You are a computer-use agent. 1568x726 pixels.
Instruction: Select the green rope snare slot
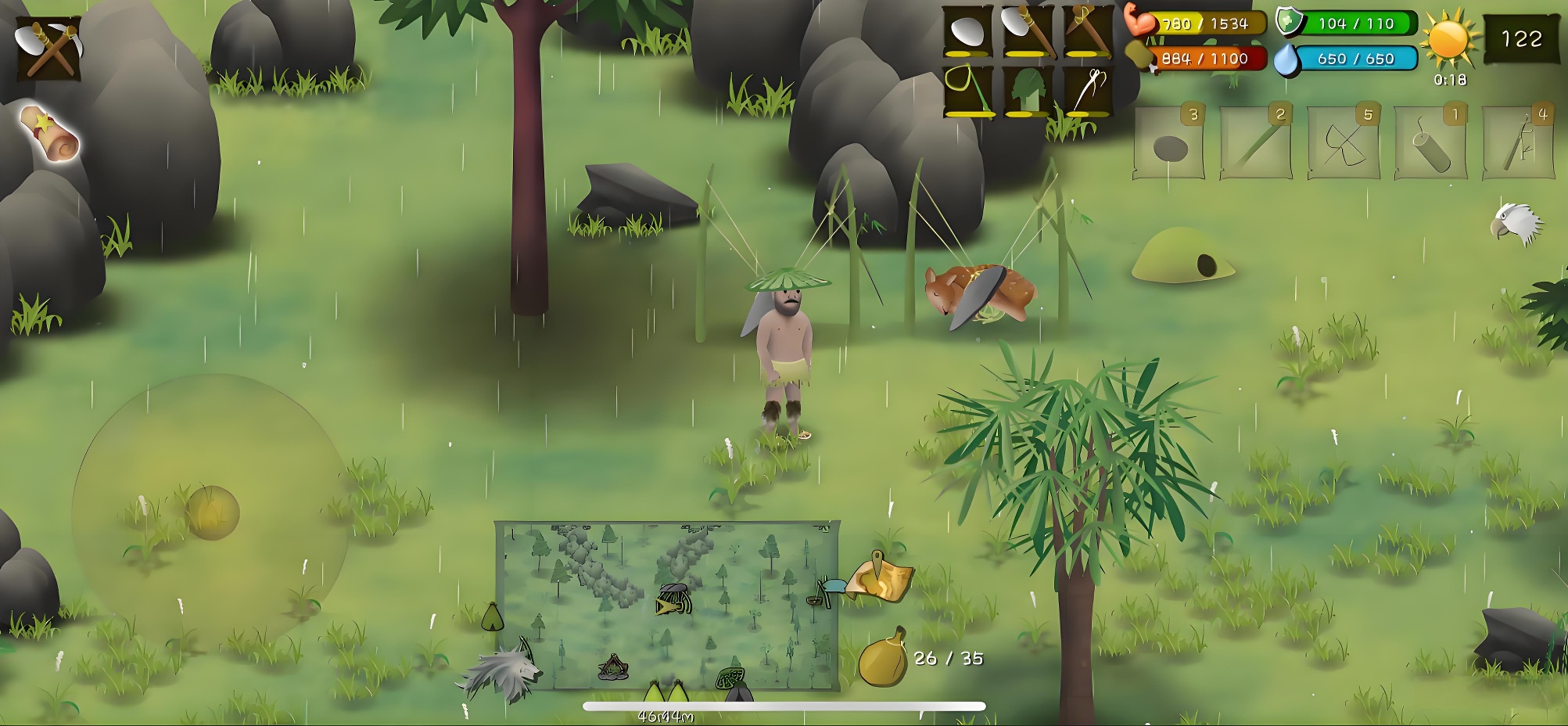click(967, 92)
